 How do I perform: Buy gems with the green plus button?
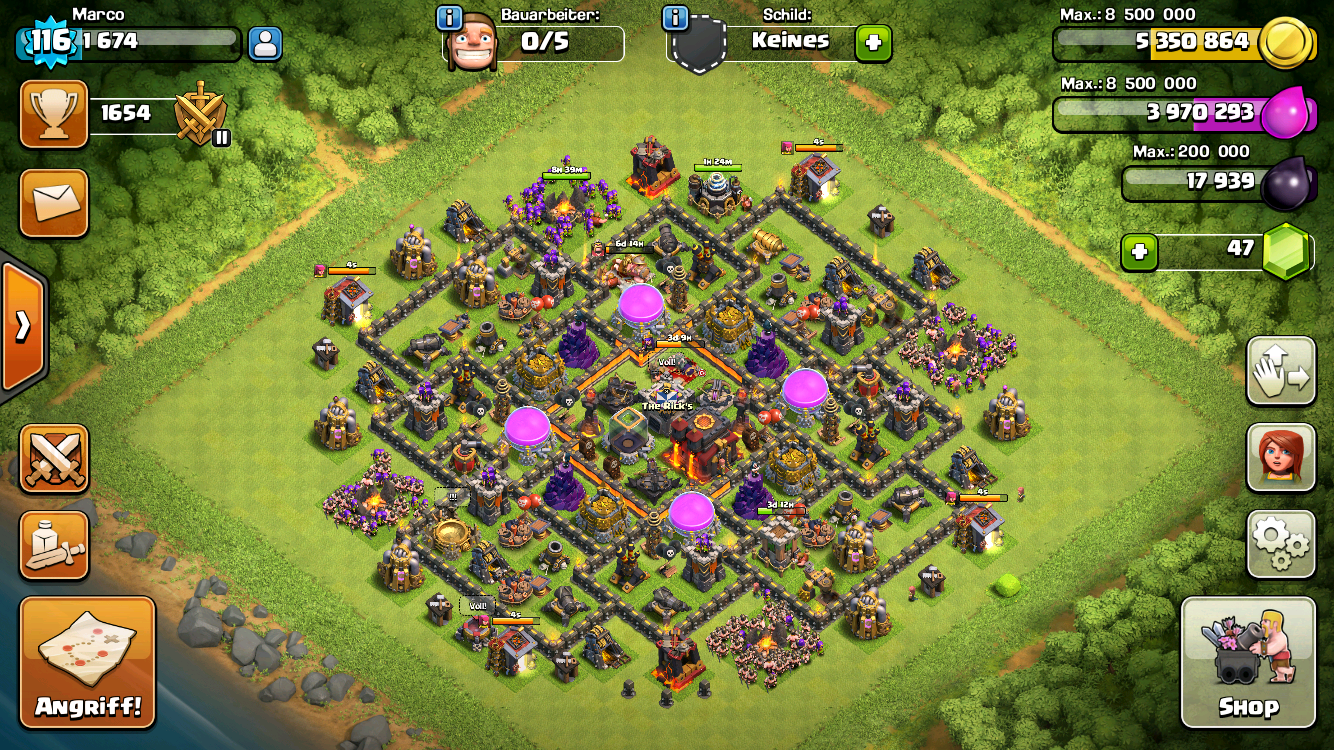coord(1139,251)
